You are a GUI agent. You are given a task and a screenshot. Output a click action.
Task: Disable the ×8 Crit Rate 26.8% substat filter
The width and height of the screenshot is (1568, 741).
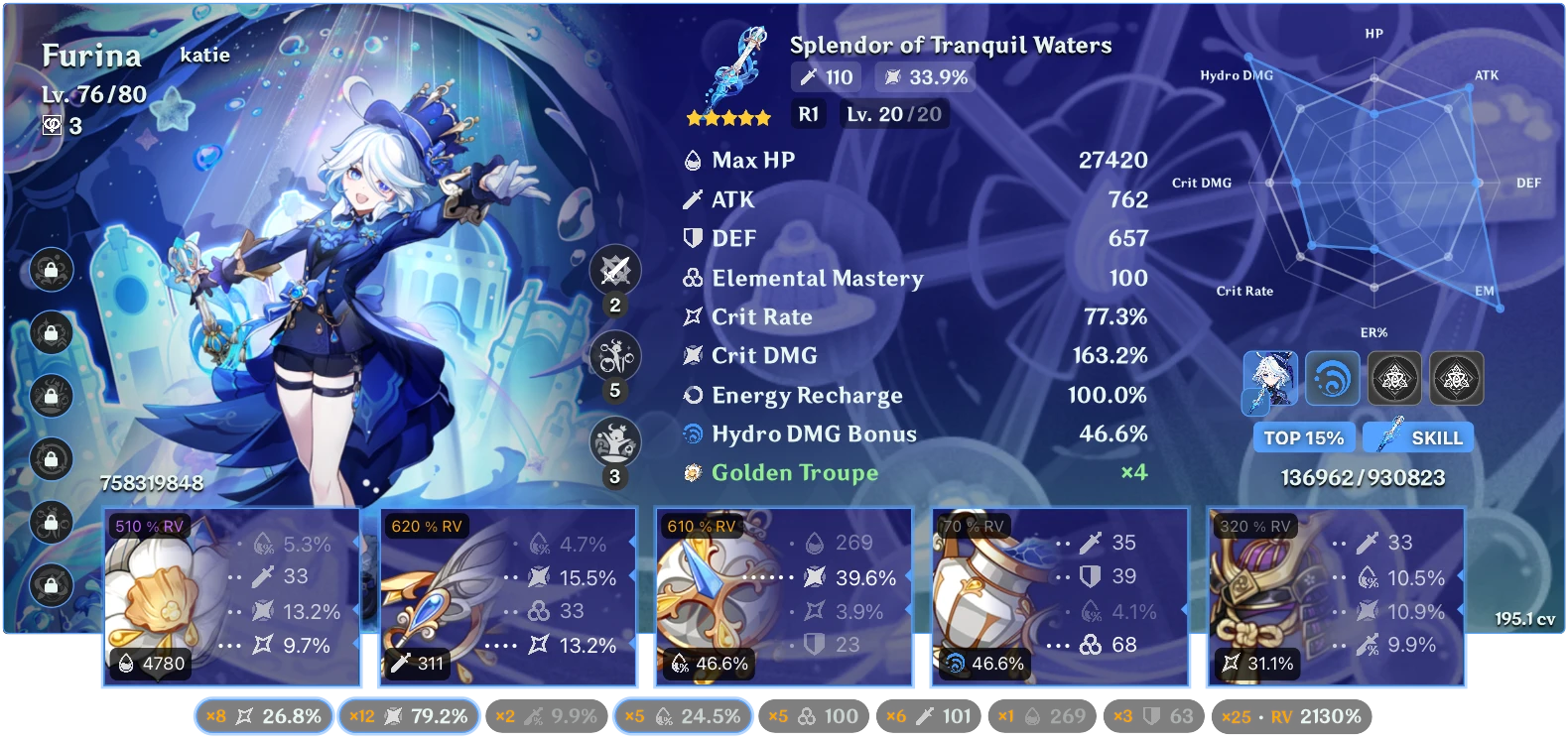pyautogui.click(x=263, y=714)
